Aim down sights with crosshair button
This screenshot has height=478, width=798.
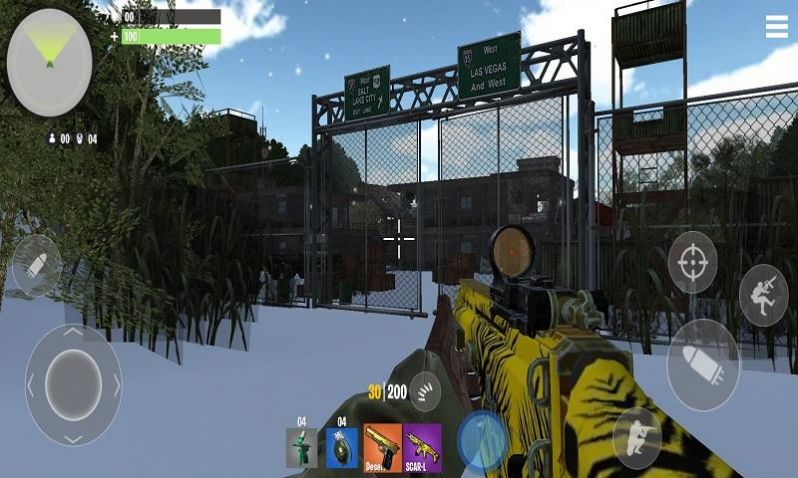click(692, 262)
